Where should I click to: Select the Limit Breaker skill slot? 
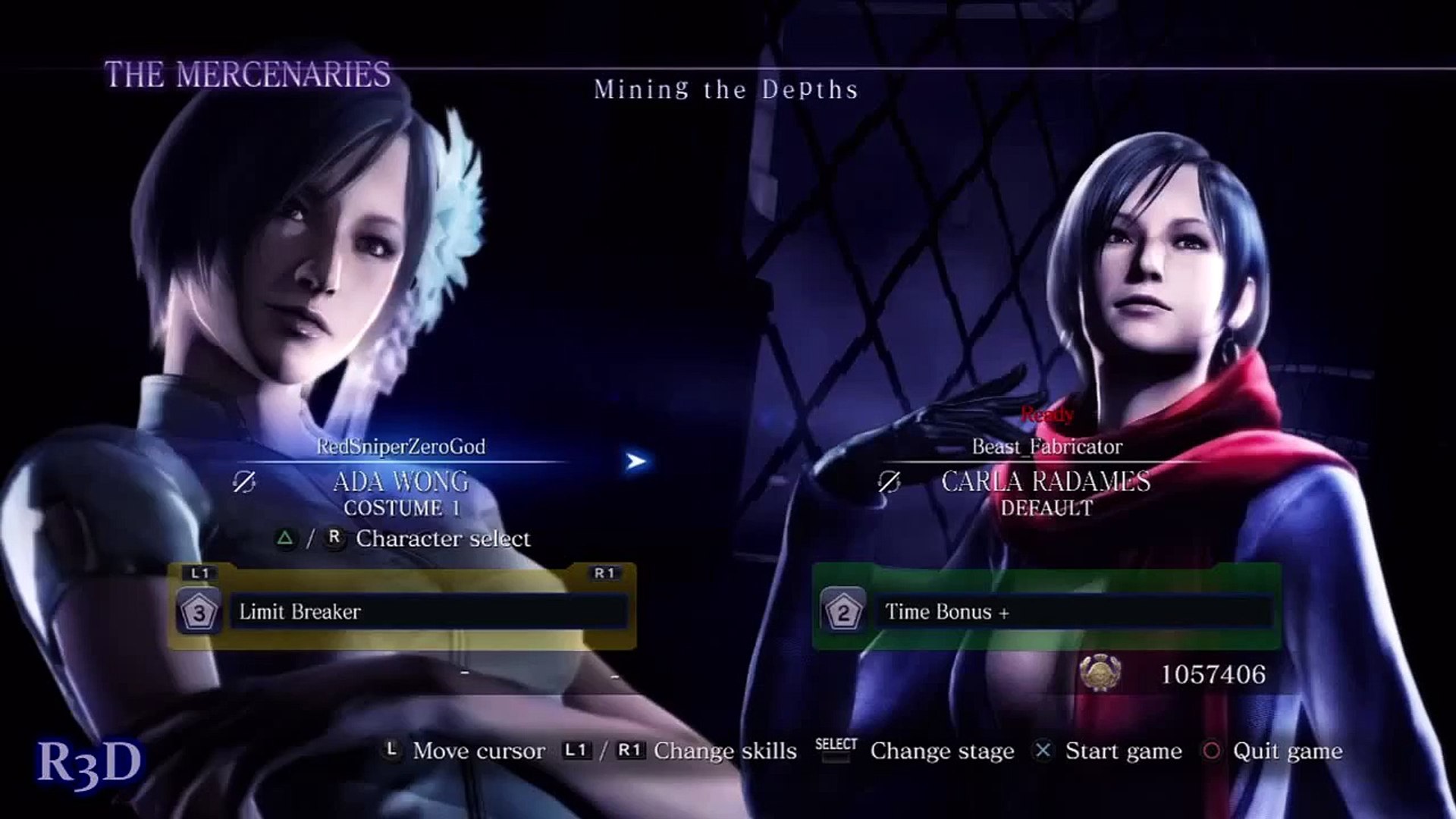[428, 612]
